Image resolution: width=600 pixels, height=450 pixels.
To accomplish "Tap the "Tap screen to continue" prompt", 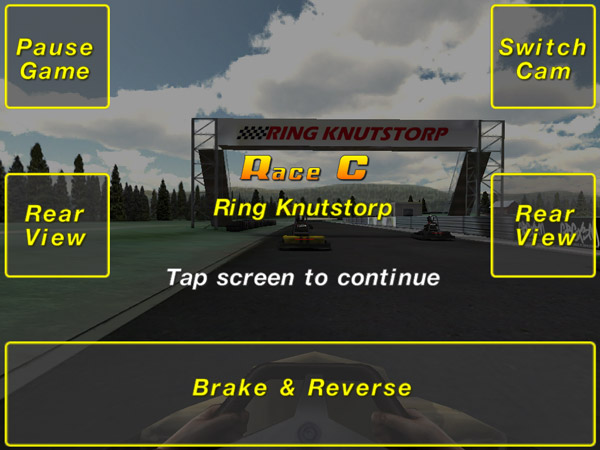I will [x=302, y=277].
